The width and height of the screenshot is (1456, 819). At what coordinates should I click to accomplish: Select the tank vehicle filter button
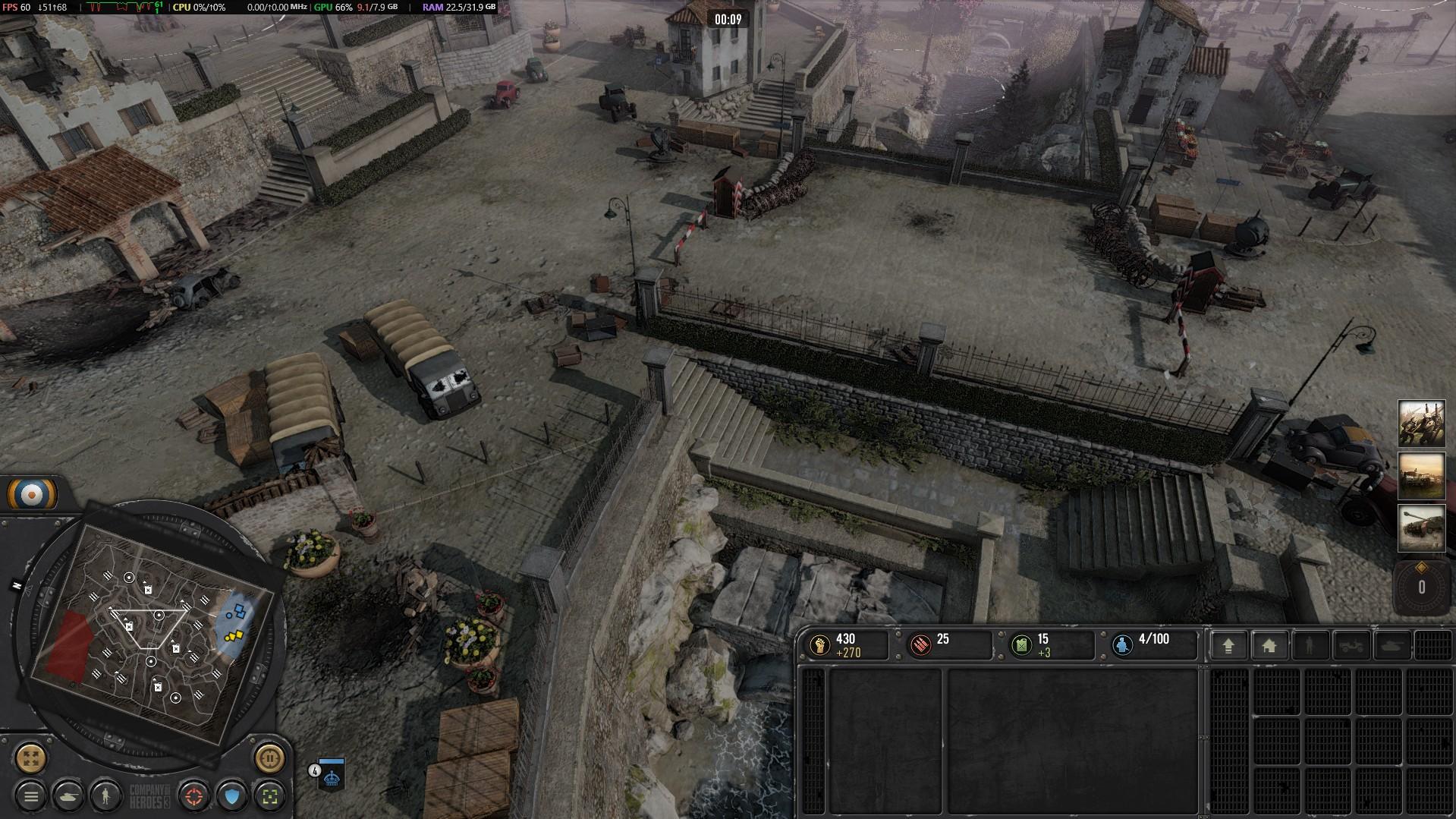pyautogui.click(x=69, y=796)
